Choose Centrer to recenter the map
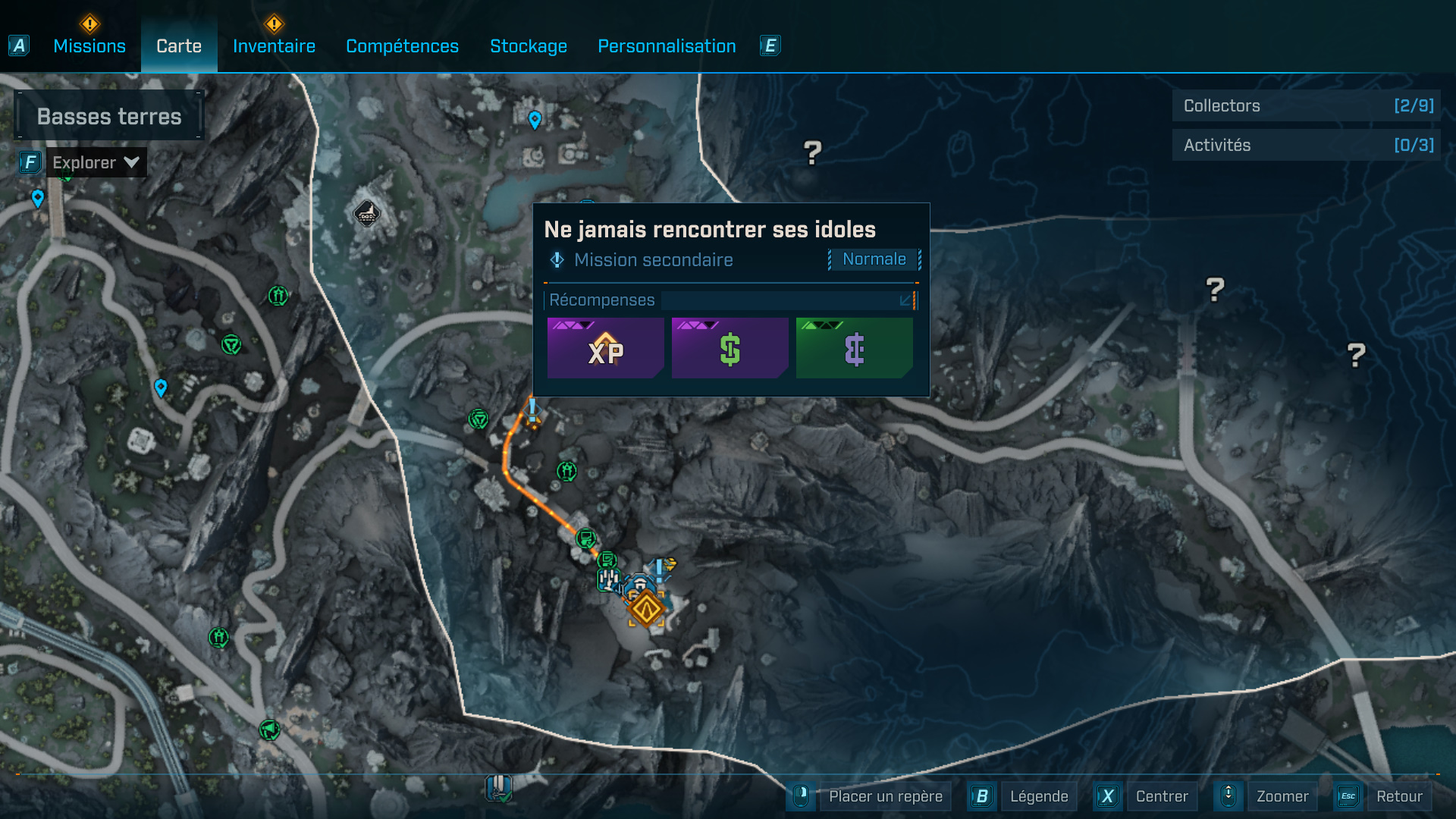This screenshot has width=1456, height=819. [x=1161, y=796]
